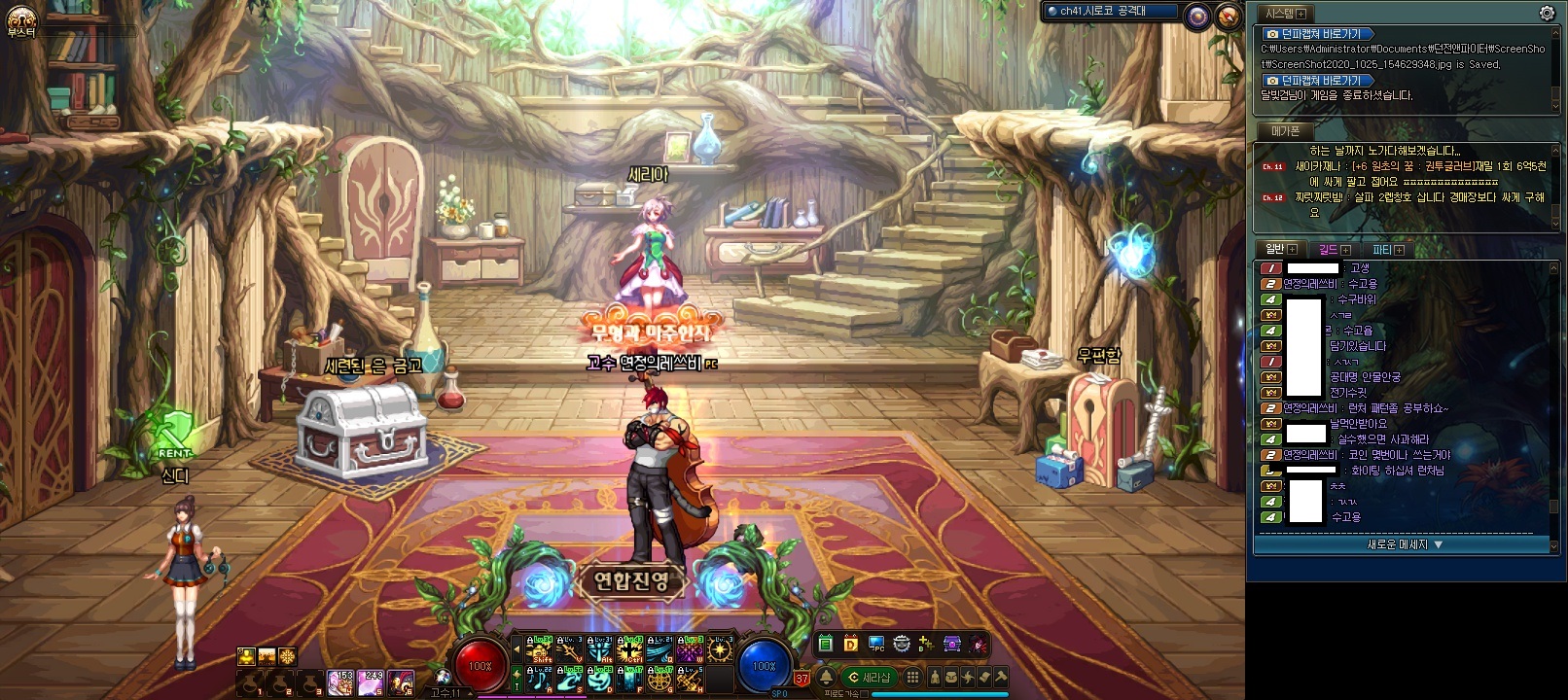The height and width of the screenshot is (700, 1568).
Task: Click the green E calendar icon
Action: 826,644
